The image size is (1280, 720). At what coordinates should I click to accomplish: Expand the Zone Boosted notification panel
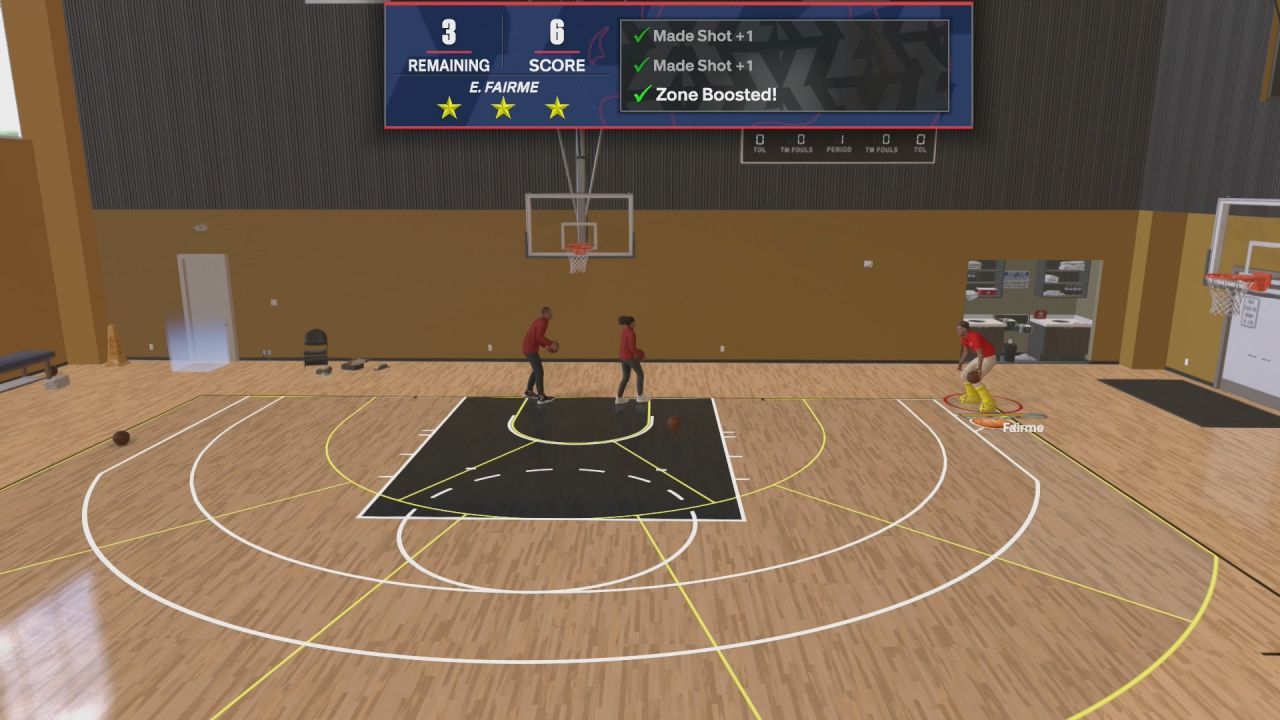click(785, 65)
